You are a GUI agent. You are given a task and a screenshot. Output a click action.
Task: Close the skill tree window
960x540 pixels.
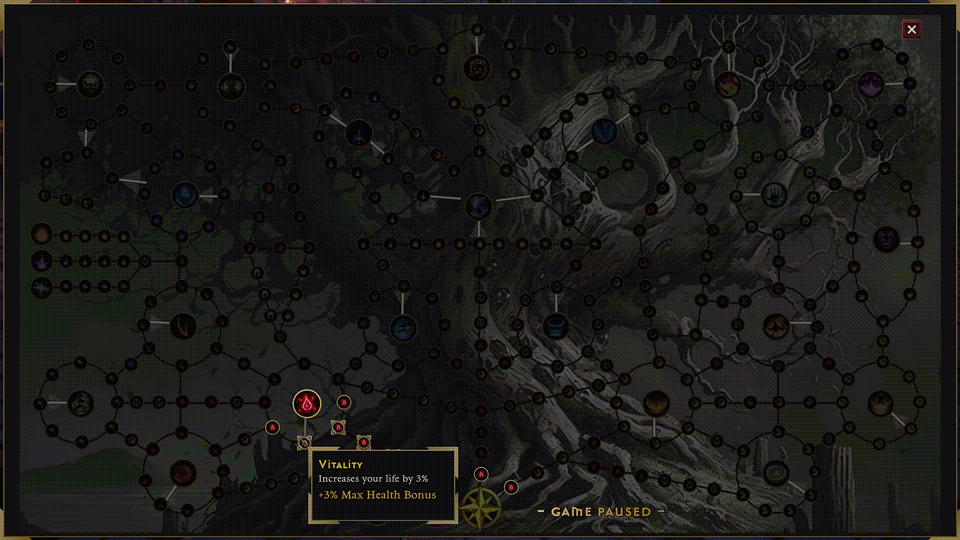[911, 30]
